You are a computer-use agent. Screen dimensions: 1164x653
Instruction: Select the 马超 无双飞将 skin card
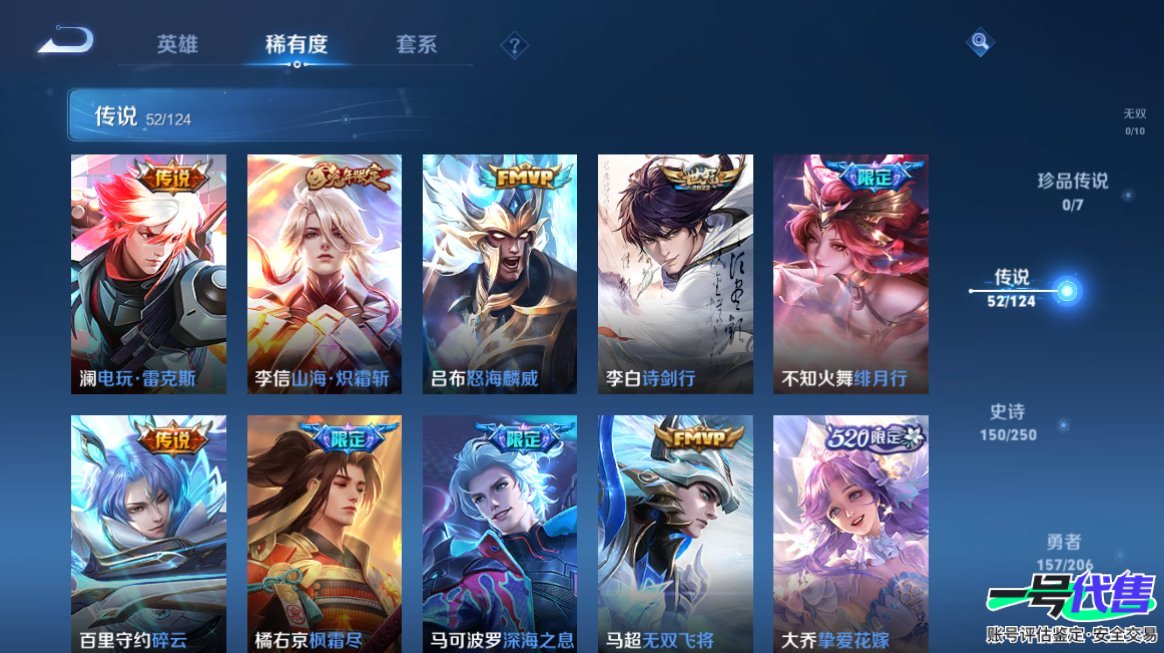coord(675,533)
